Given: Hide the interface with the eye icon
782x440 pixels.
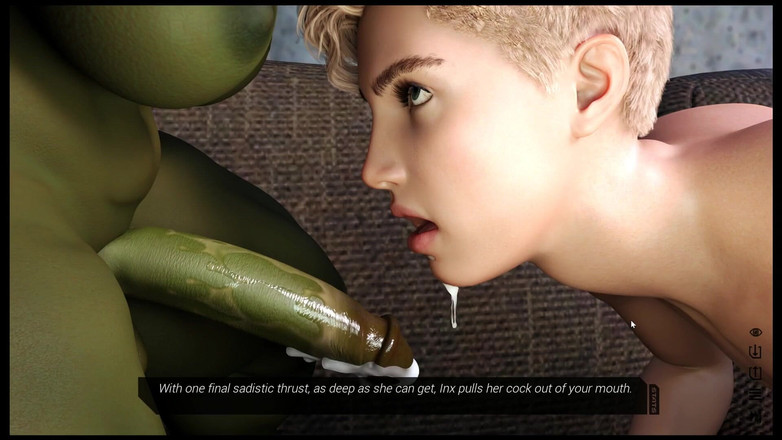Looking at the screenshot, I should [755, 332].
